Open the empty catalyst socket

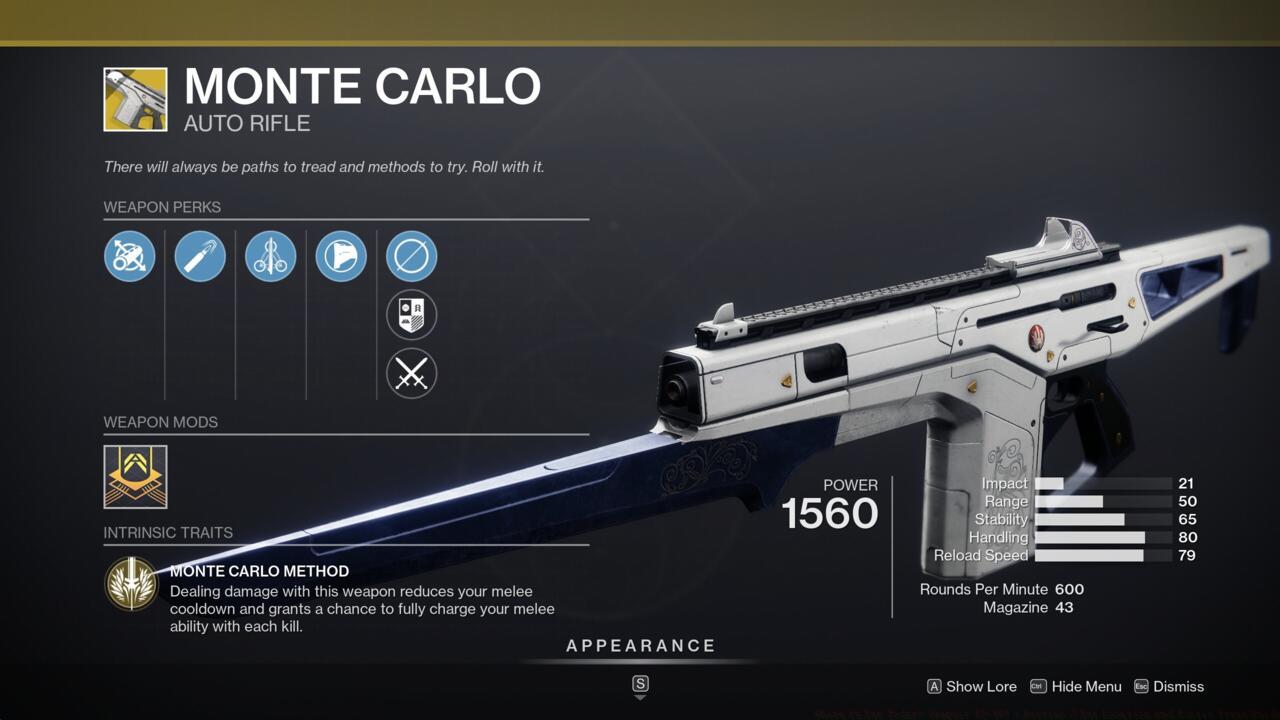[x=411, y=256]
